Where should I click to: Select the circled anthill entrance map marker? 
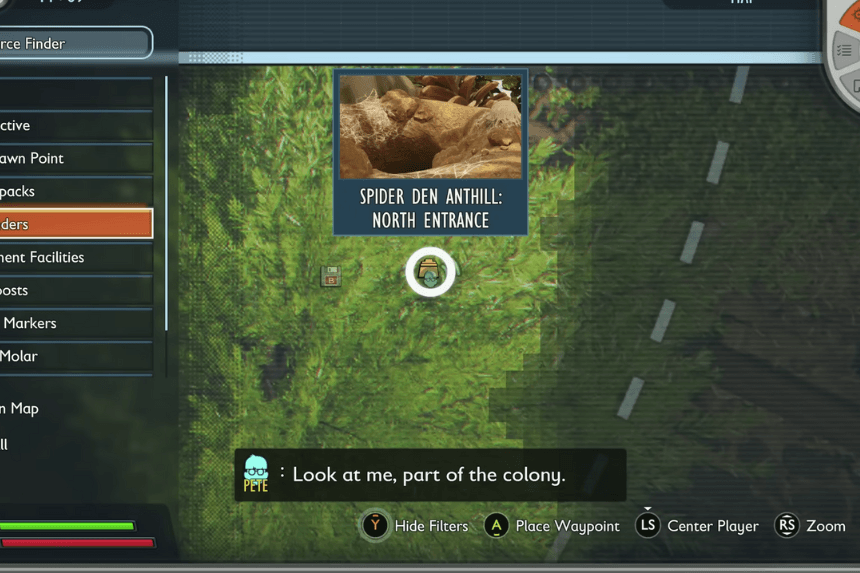(430, 273)
